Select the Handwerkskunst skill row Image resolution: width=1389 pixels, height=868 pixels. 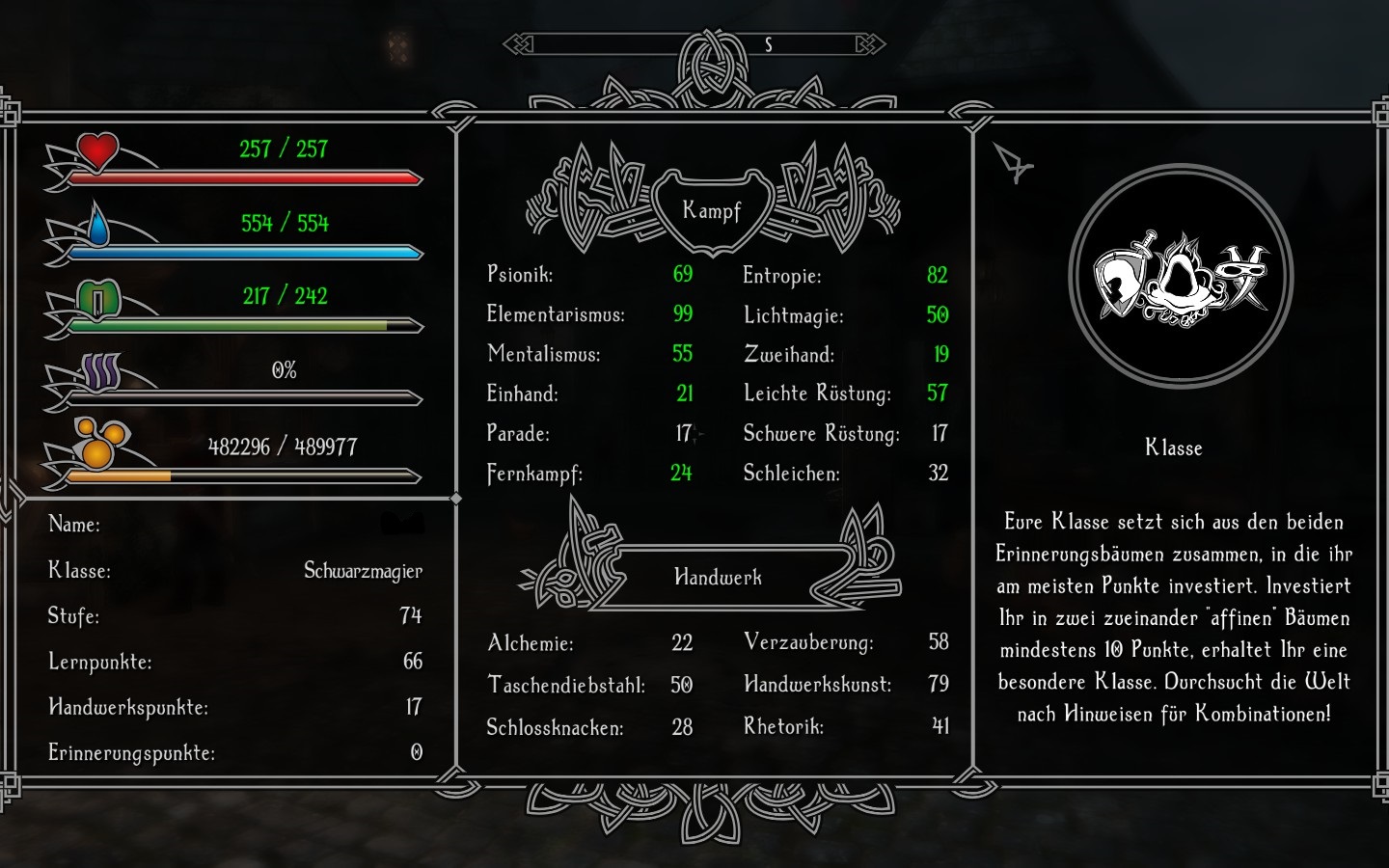tap(817, 685)
